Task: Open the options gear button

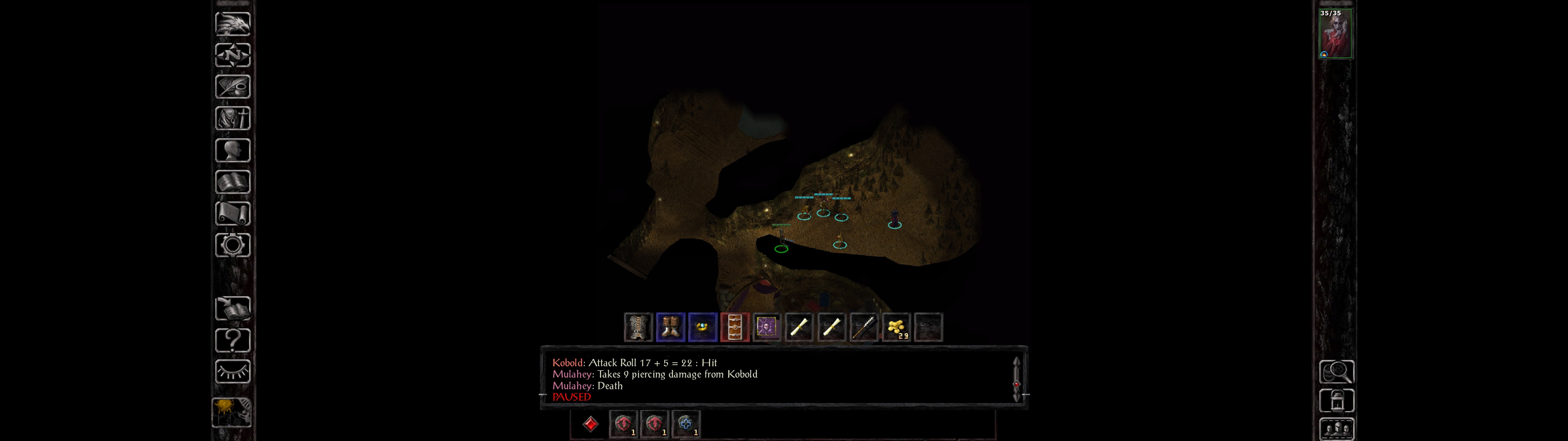Action: (232, 245)
